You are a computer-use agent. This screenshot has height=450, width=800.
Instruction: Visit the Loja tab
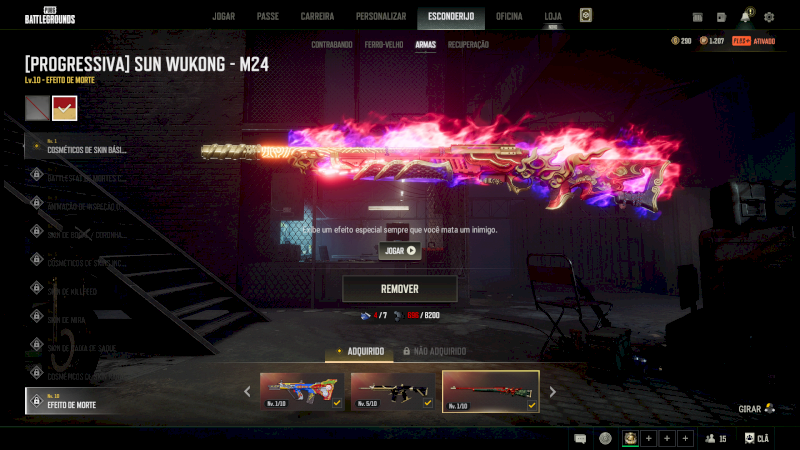point(553,16)
